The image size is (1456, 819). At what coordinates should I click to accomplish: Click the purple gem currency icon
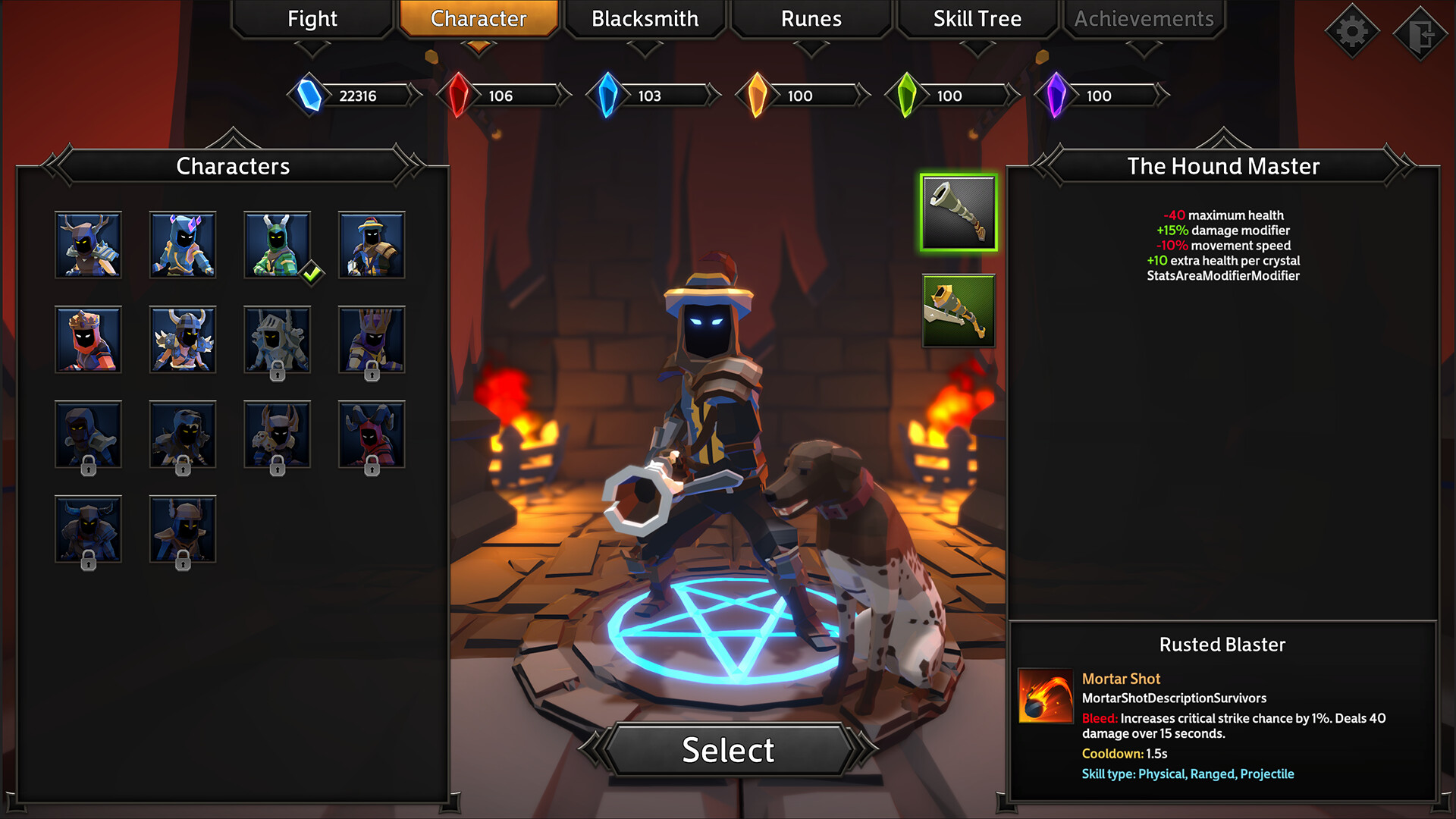pos(1056,96)
